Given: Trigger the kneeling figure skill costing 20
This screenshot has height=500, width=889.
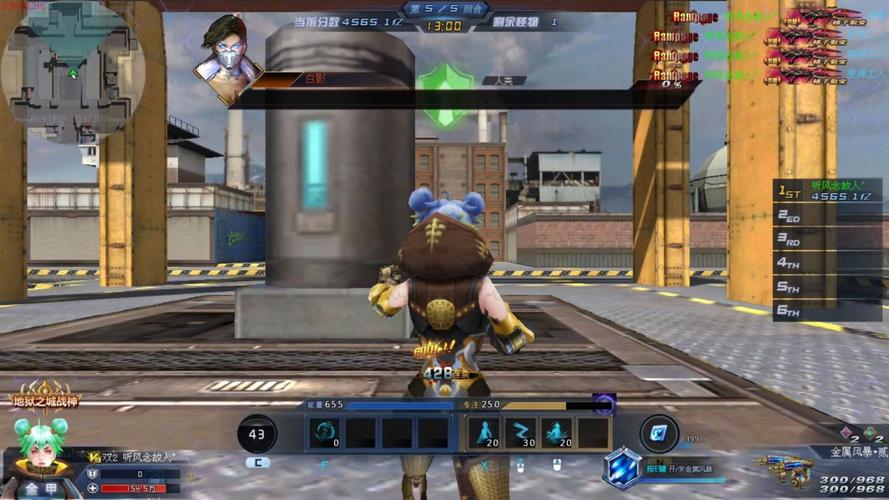Looking at the screenshot, I should [557, 432].
